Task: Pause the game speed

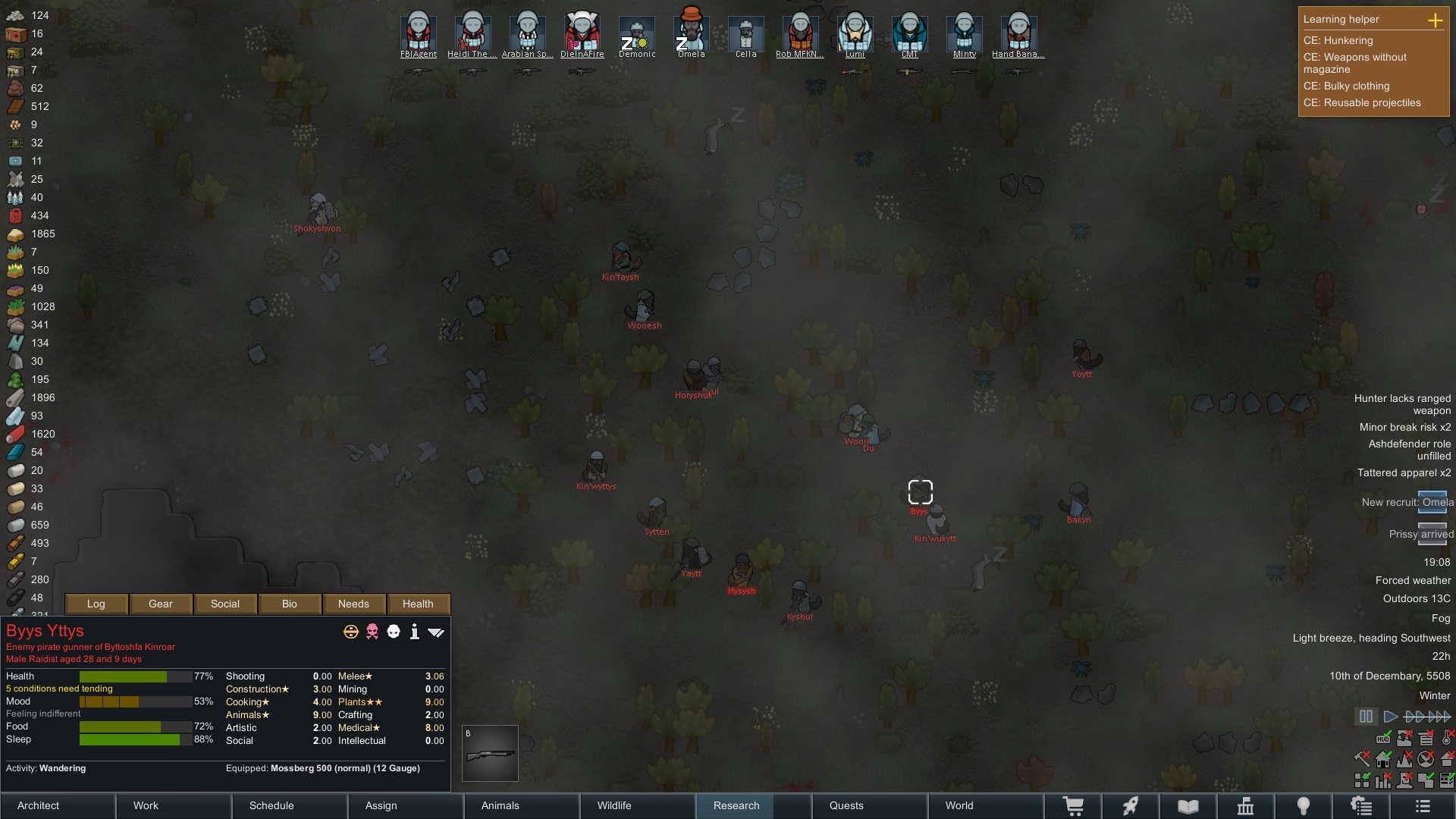Action: pos(1366,716)
